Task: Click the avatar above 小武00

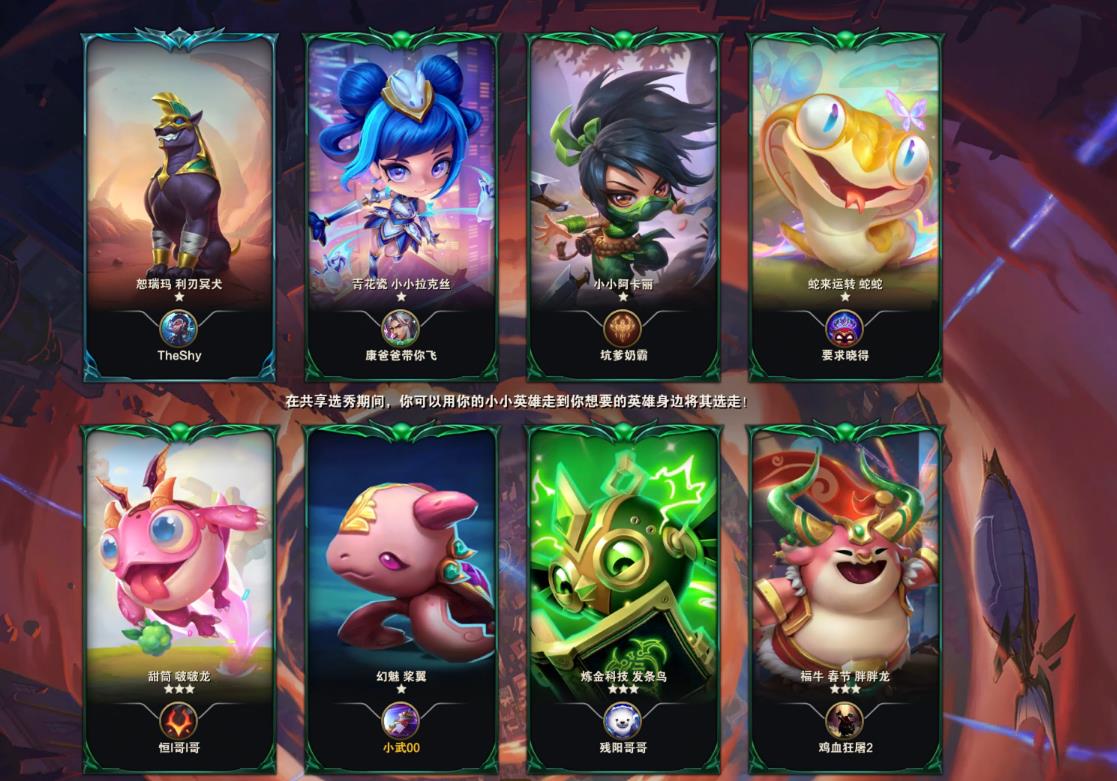Action: (401, 720)
